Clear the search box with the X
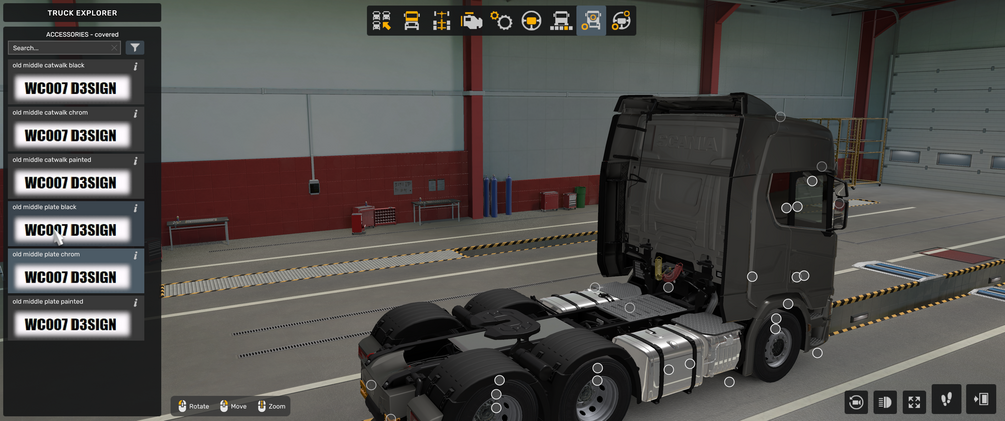1005x421 pixels. (x=115, y=48)
